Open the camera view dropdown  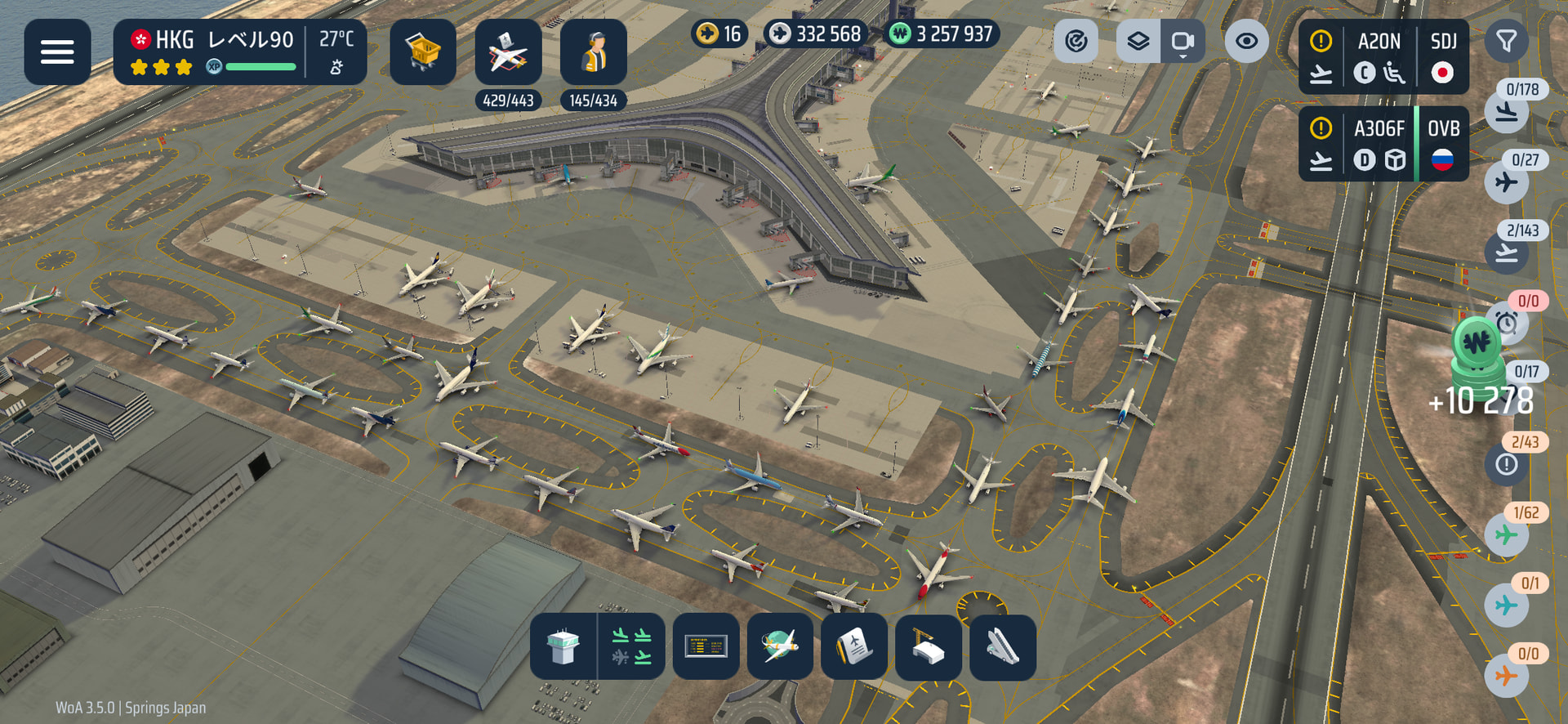[1183, 41]
